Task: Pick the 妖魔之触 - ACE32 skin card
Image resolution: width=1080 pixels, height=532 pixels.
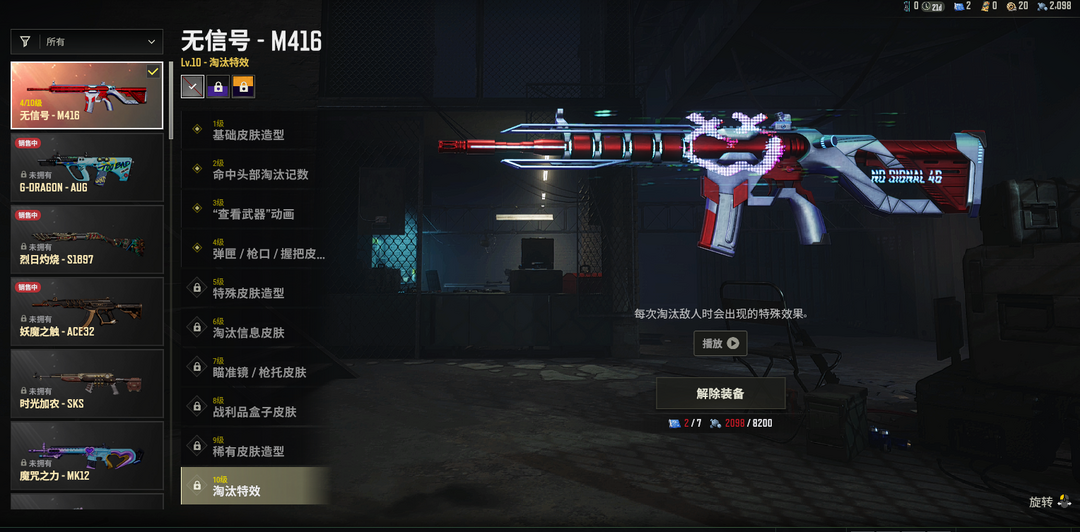Action: [87, 312]
